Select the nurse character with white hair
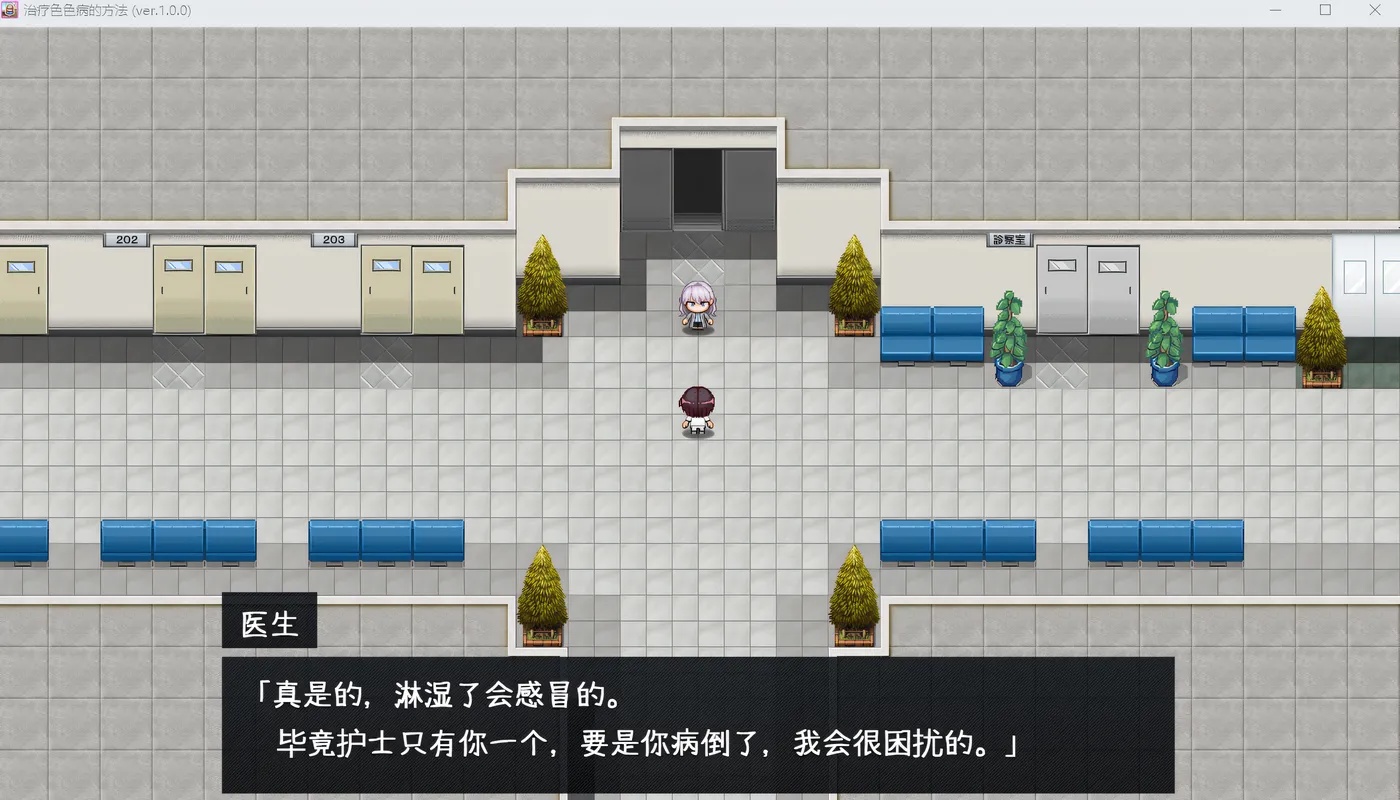Image resolution: width=1400 pixels, height=800 pixels. [698, 305]
